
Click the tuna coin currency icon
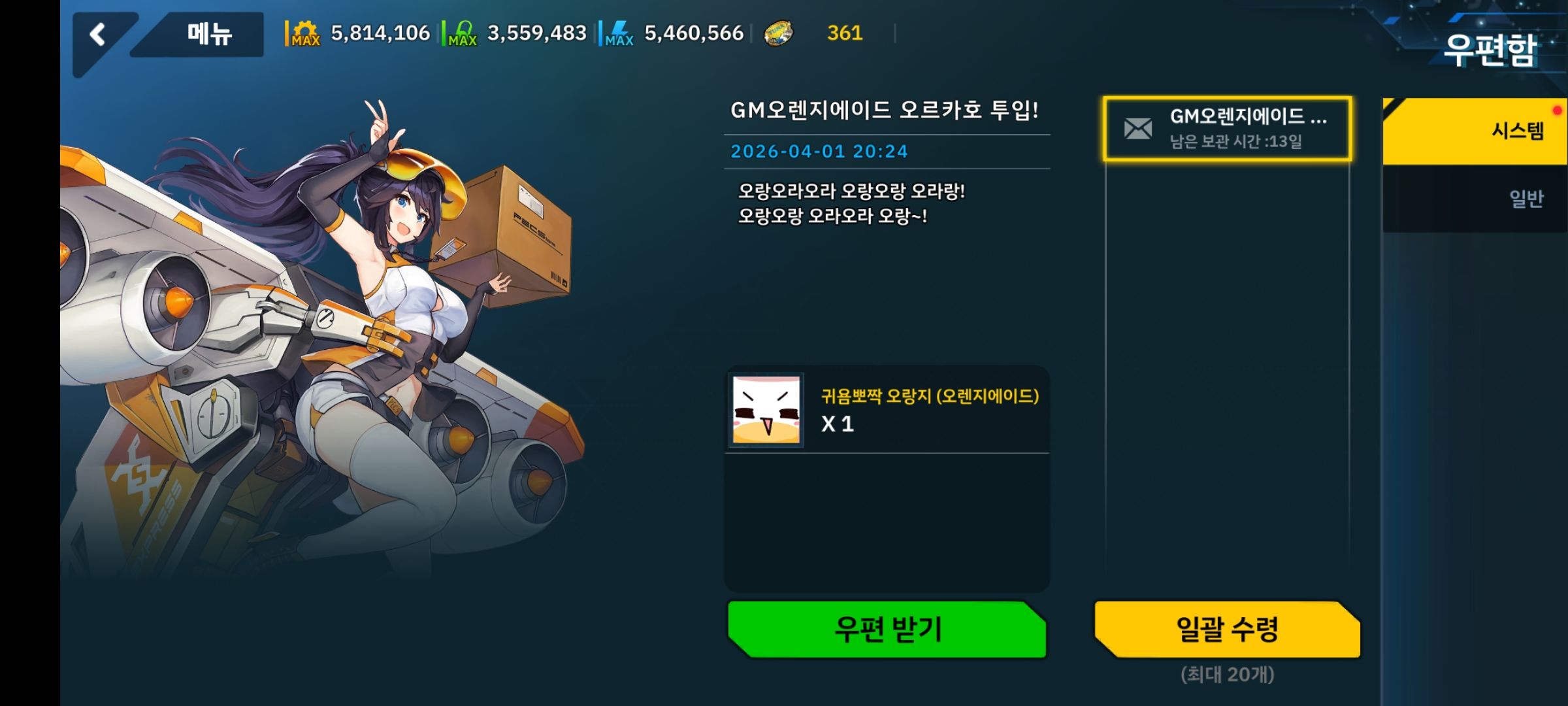[x=779, y=34]
